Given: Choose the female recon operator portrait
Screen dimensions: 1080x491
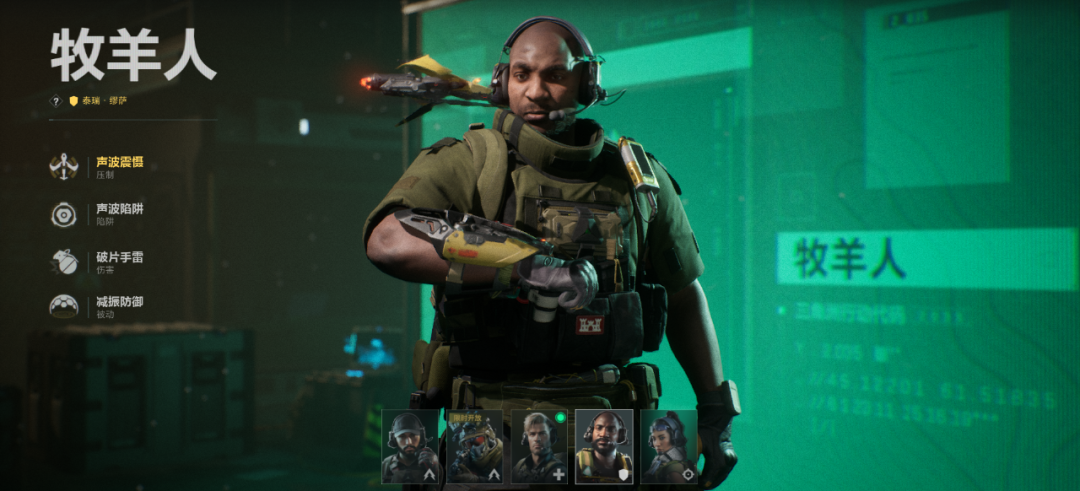Looking at the screenshot, I should (x=669, y=447).
